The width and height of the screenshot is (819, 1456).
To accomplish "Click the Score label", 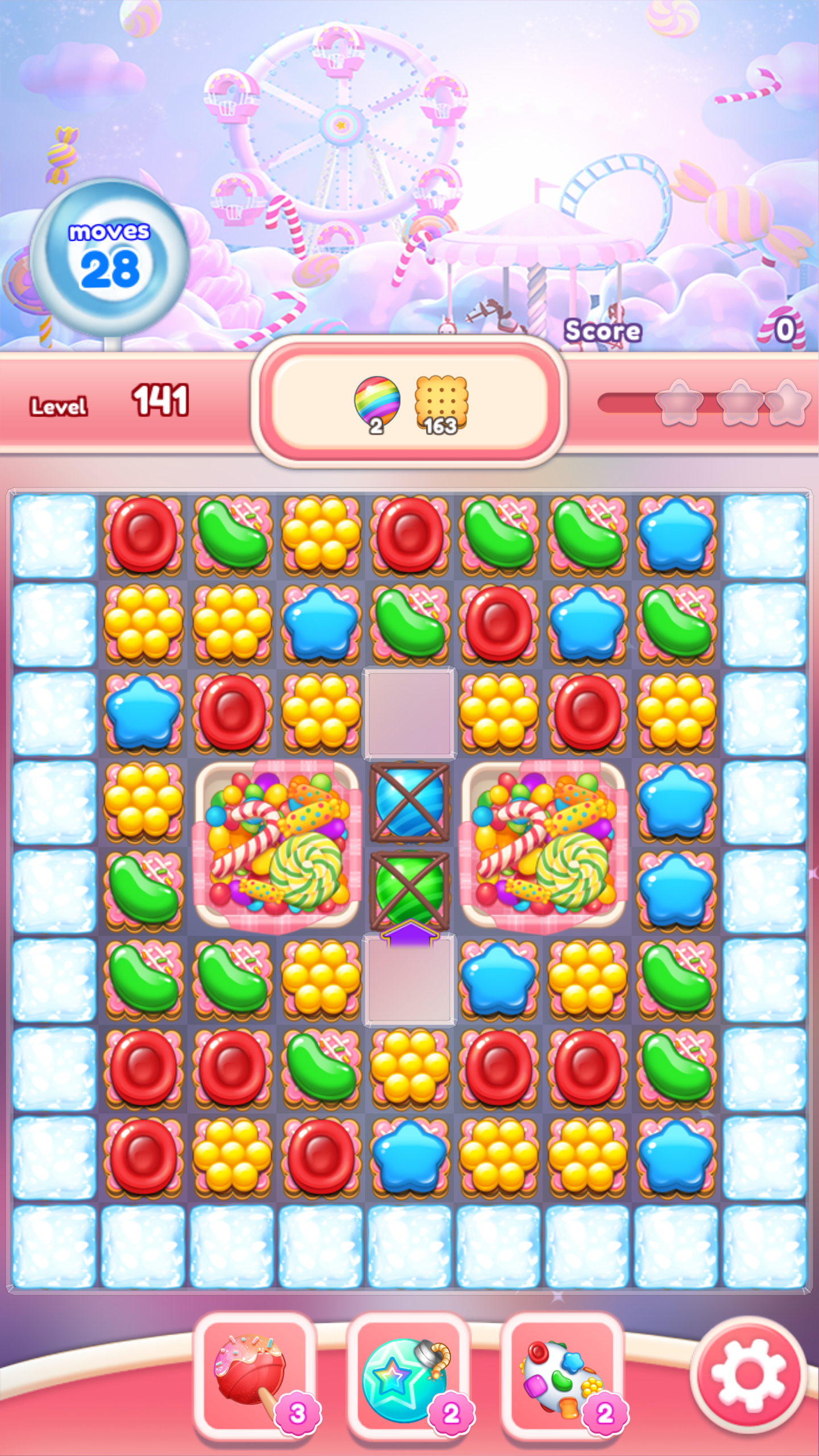I will 601,330.
